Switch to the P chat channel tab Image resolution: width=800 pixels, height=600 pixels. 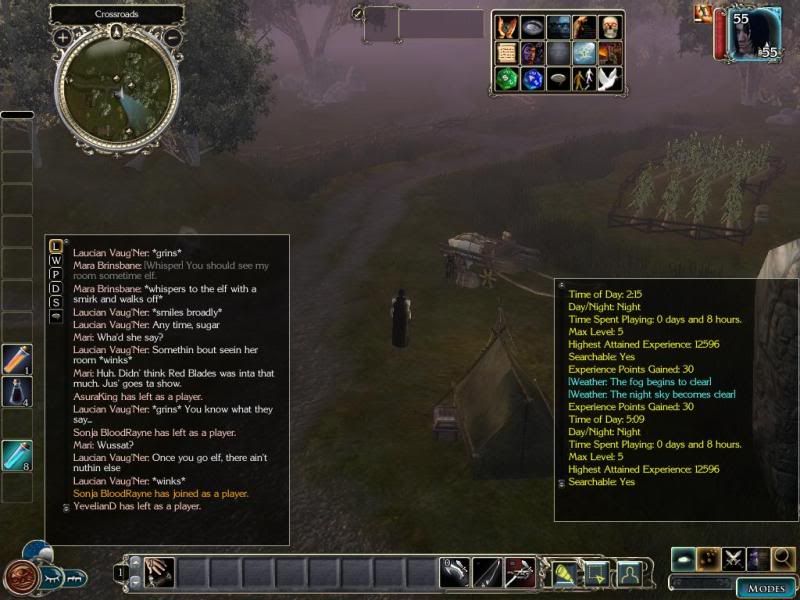(56, 274)
